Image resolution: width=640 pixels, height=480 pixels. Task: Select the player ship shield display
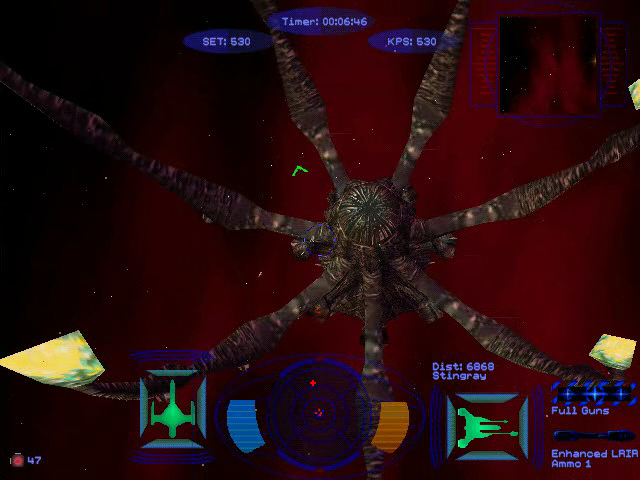tap(173, 408)
